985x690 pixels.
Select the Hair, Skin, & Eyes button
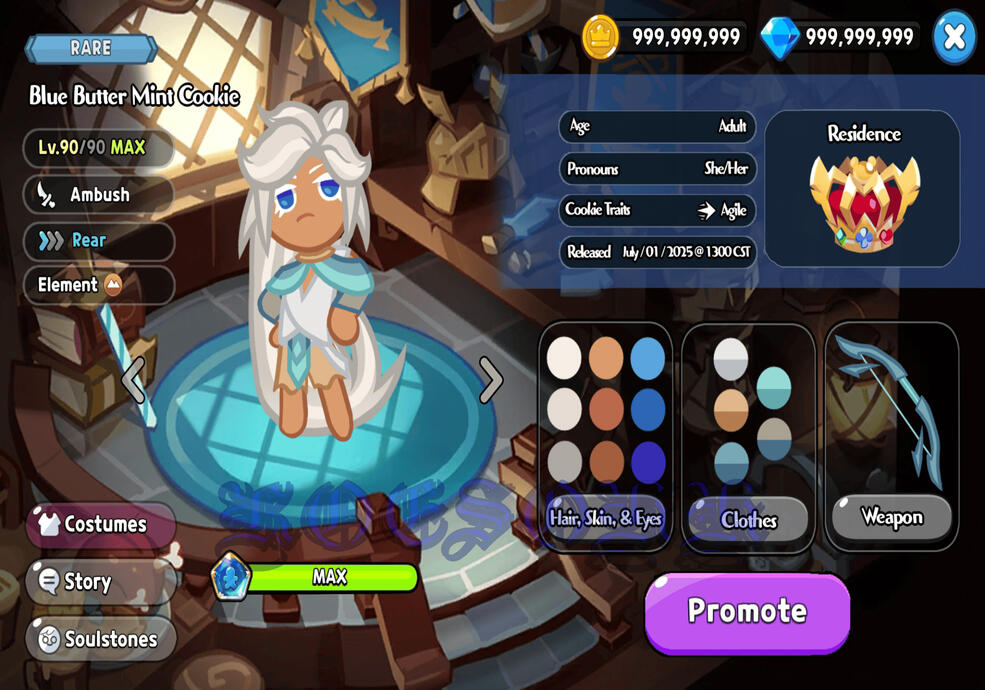(x=605, y=518)
